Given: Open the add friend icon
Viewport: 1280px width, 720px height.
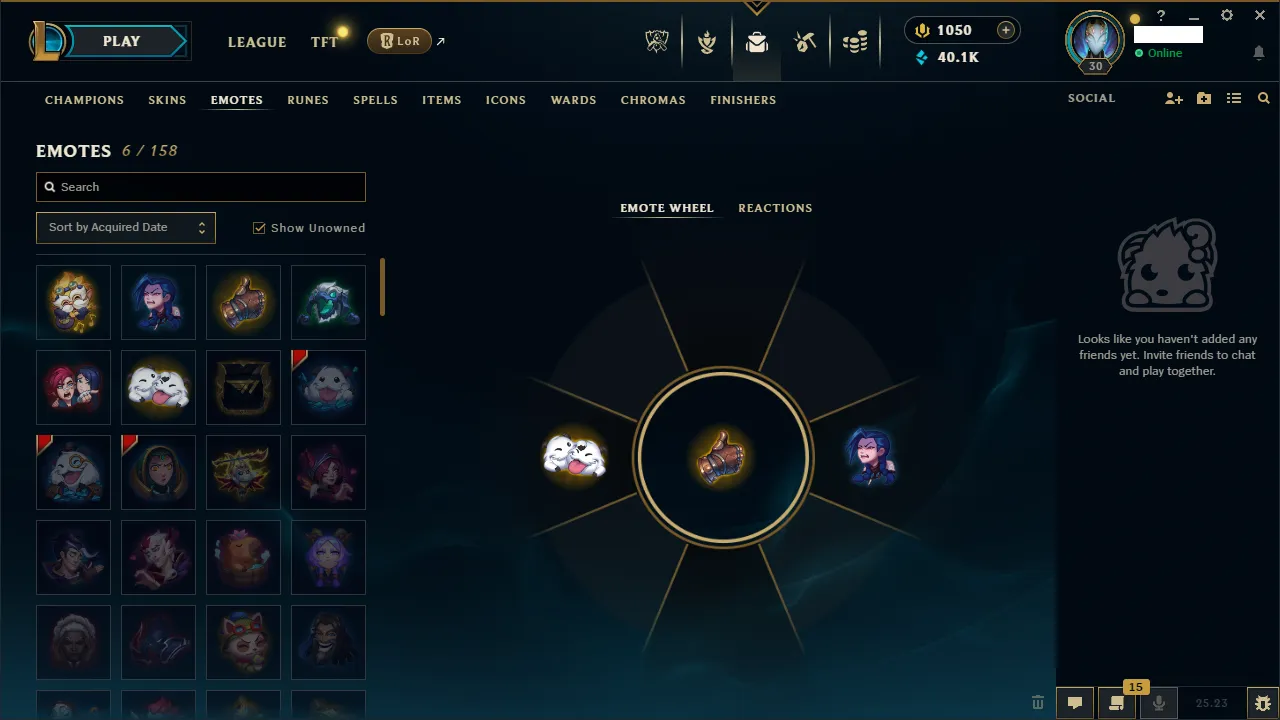Looking at the screenshot, I should tap(1174, 98).
